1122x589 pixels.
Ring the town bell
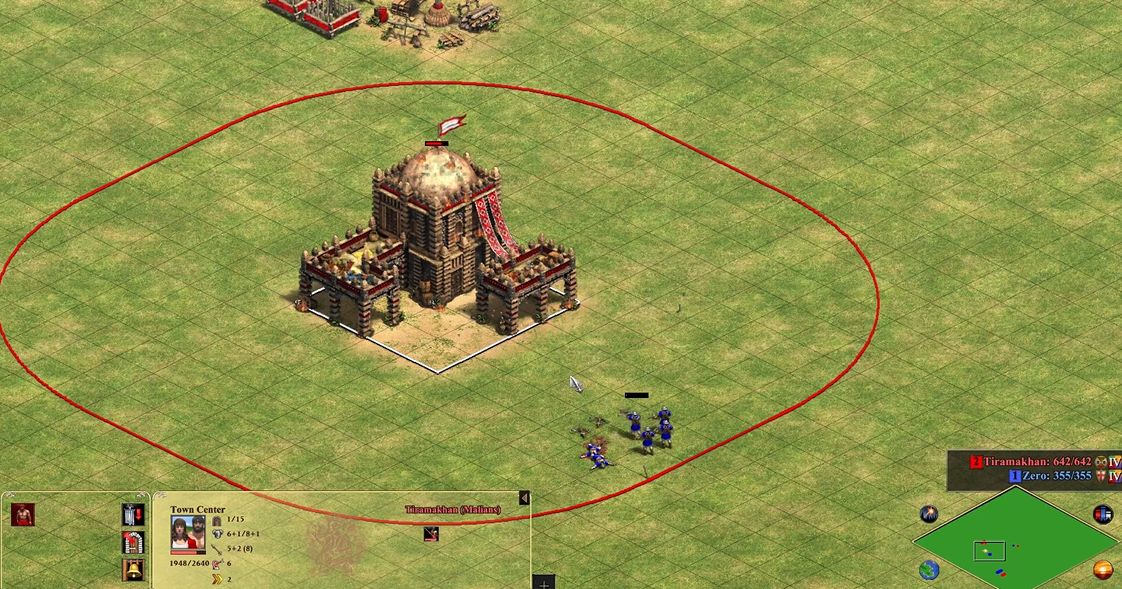(x=133, y=570)
